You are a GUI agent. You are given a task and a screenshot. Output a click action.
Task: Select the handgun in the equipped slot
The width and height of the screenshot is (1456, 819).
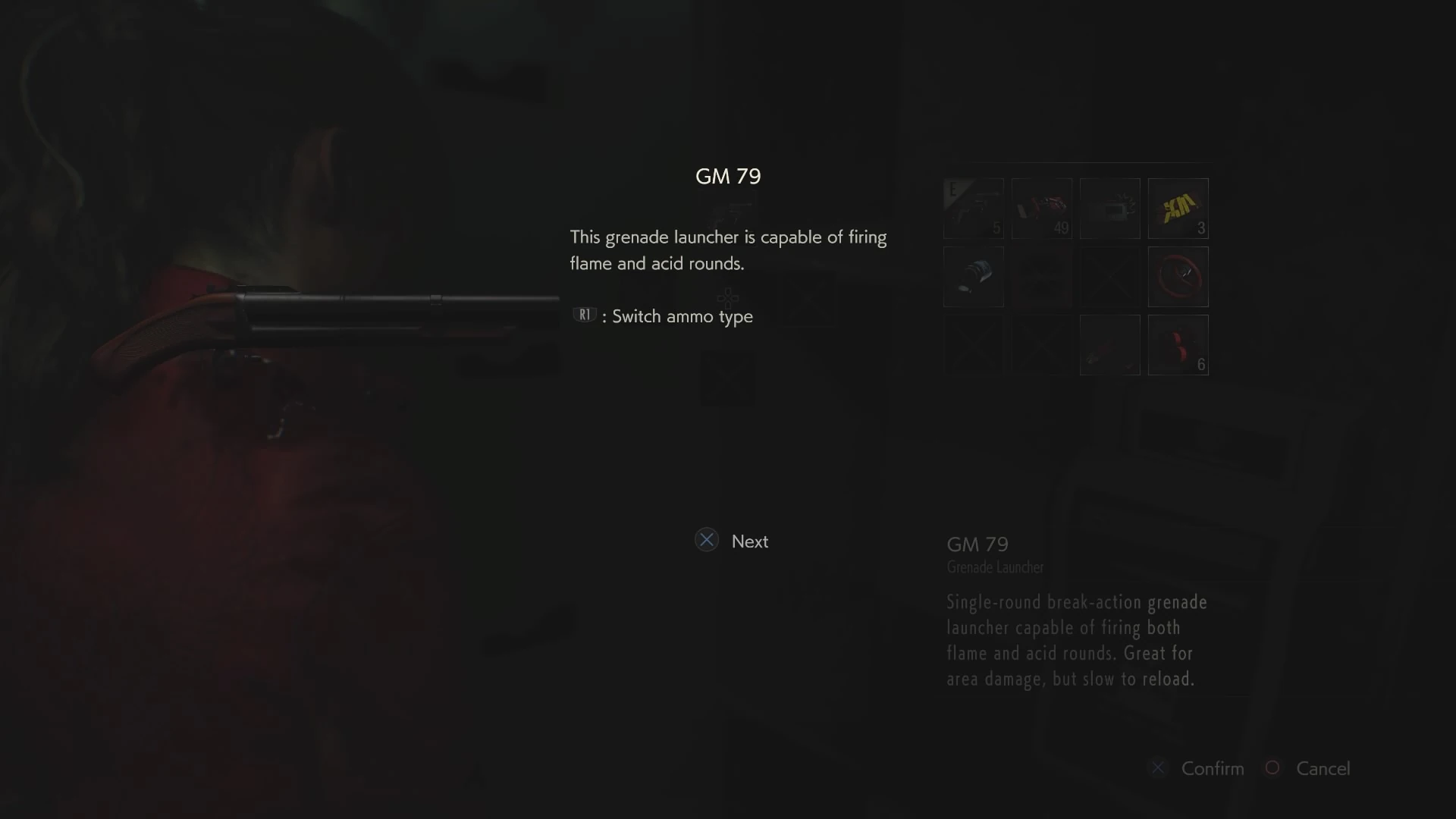(974, 209)
